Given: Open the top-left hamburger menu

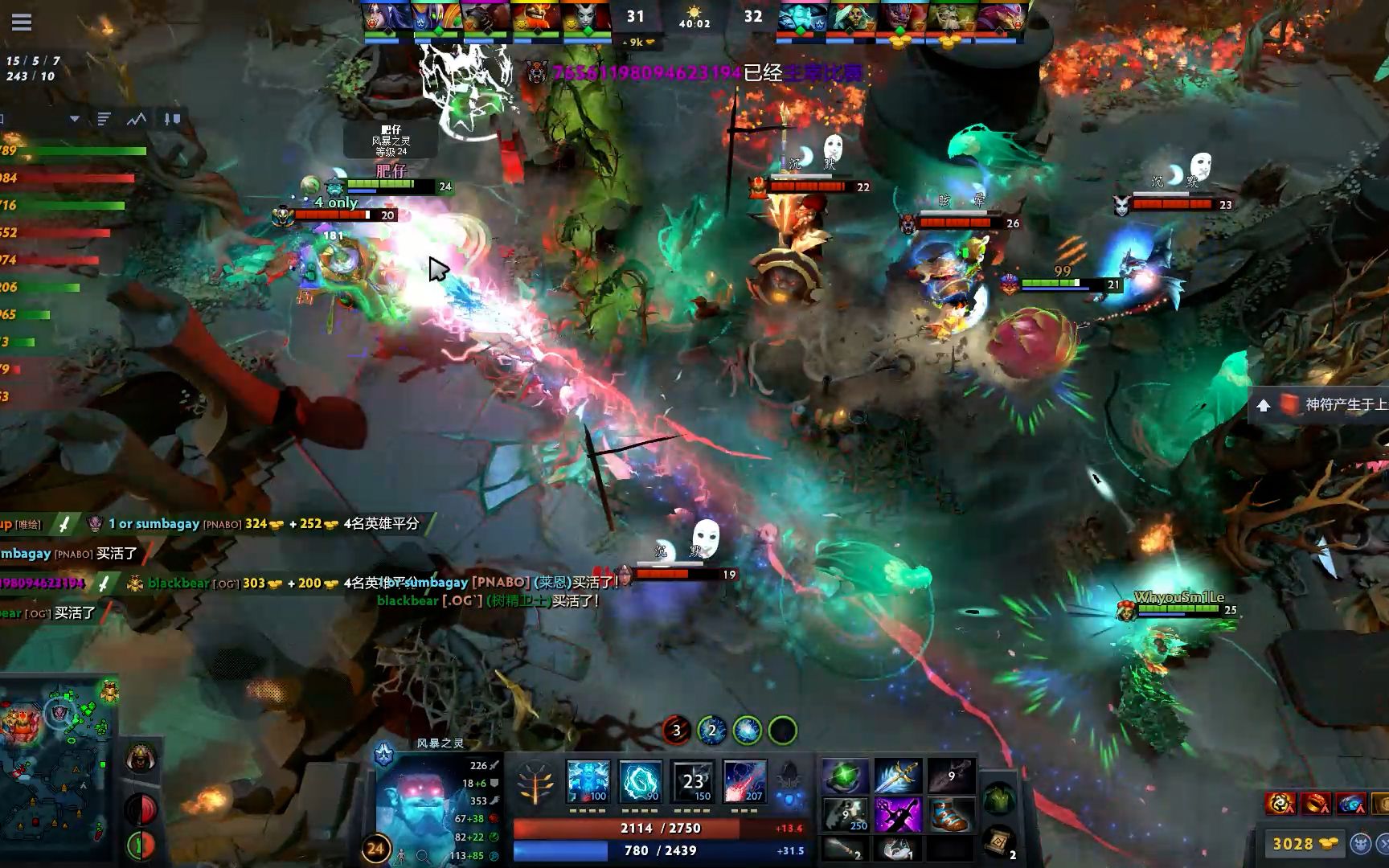Looking at the screenshot, I should 22,22.
